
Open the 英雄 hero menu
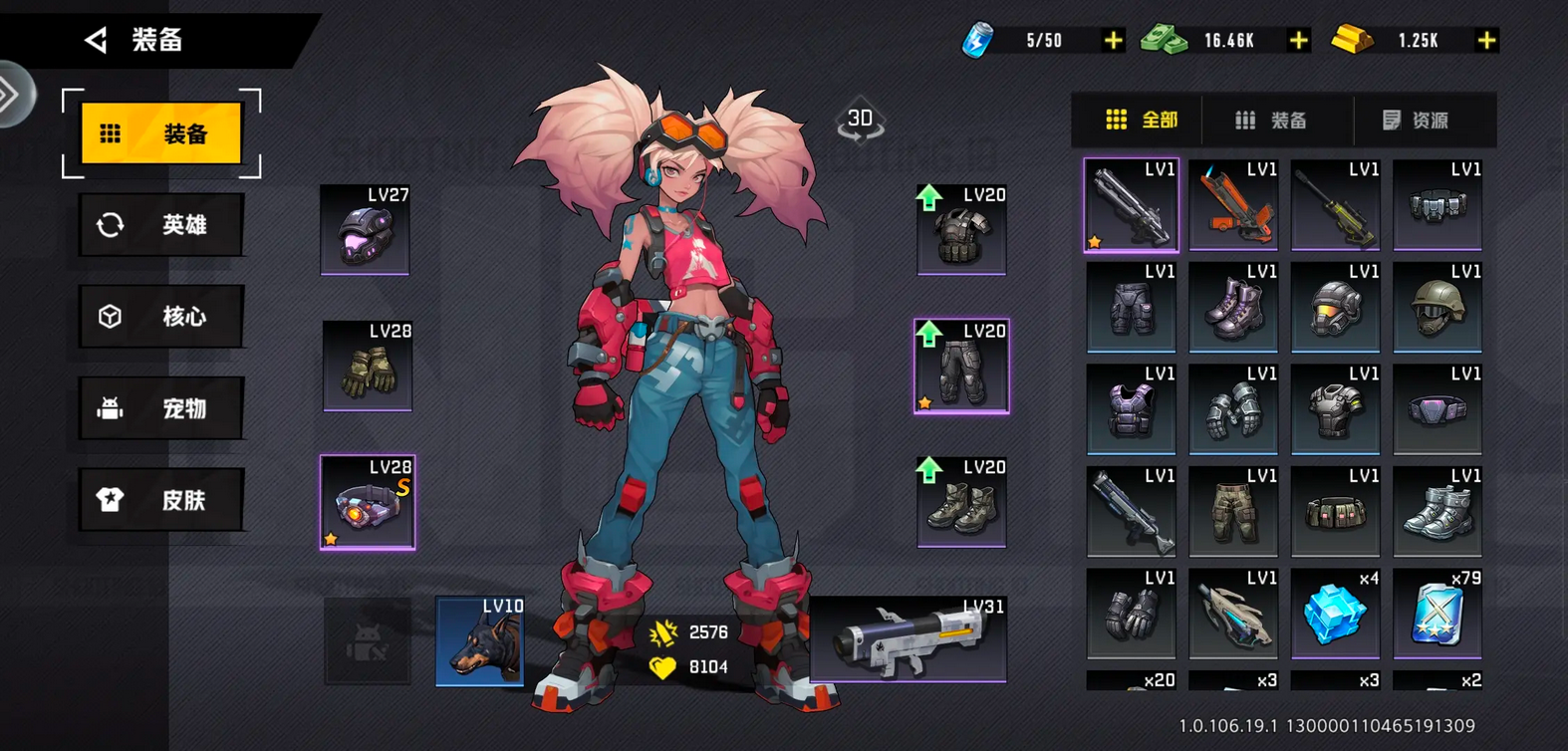pyautogui.click(x=161, y=225)
